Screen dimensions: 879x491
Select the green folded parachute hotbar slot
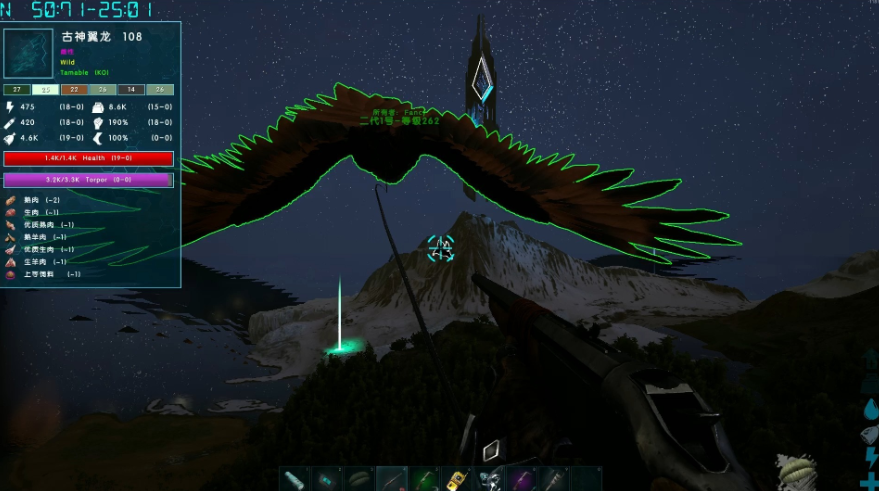(360, 479)
